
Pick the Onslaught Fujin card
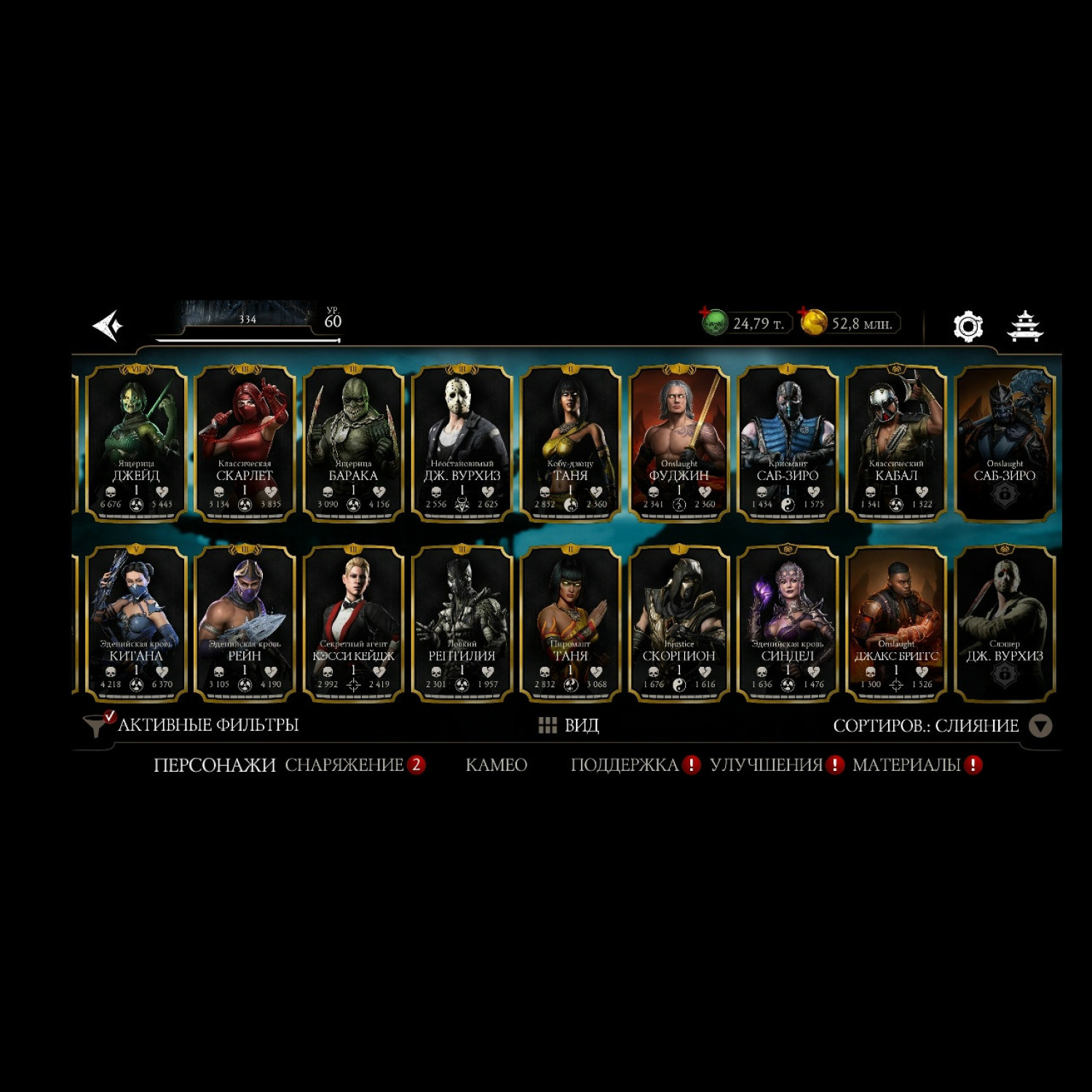tap(678, 443)
